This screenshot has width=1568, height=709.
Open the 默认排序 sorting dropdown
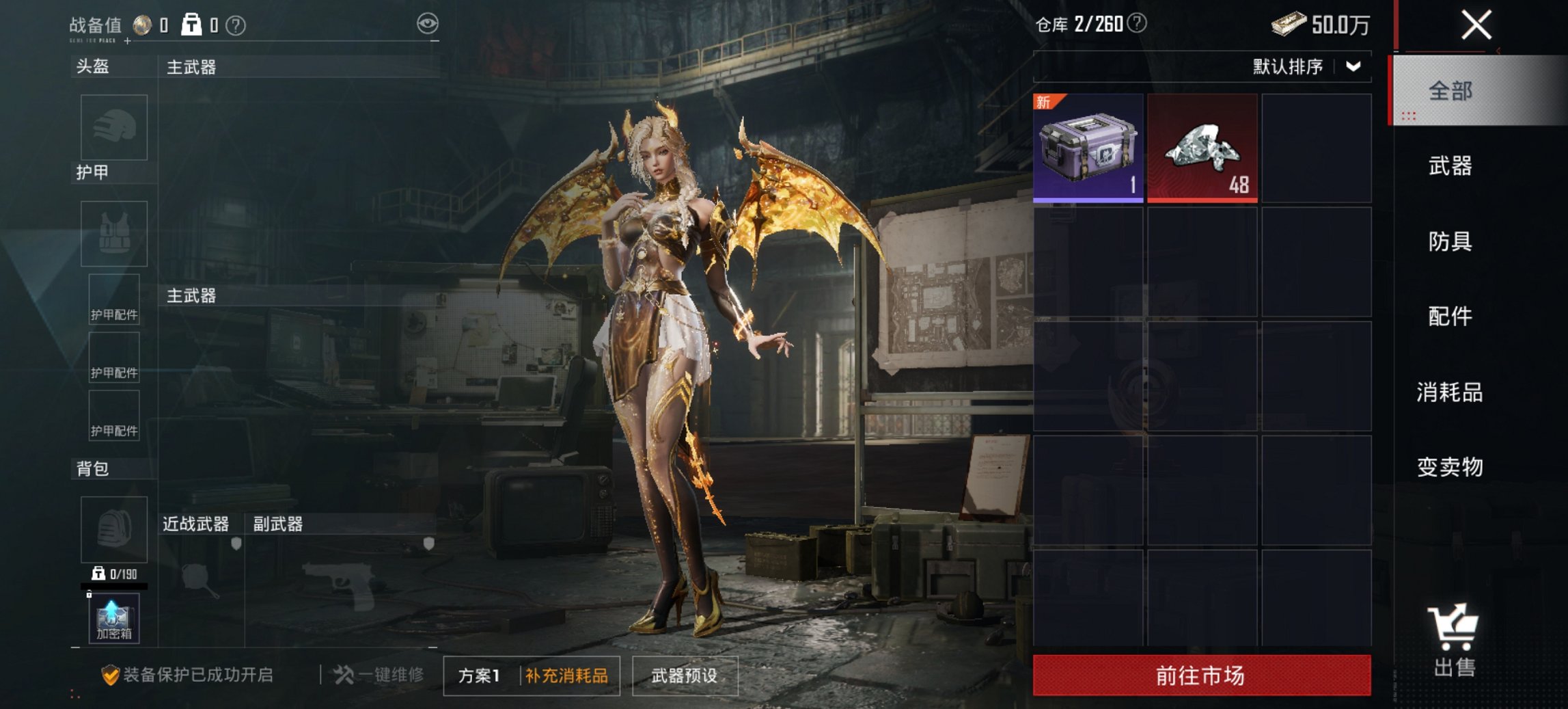pyautogui.click(x=1295, y=66)
